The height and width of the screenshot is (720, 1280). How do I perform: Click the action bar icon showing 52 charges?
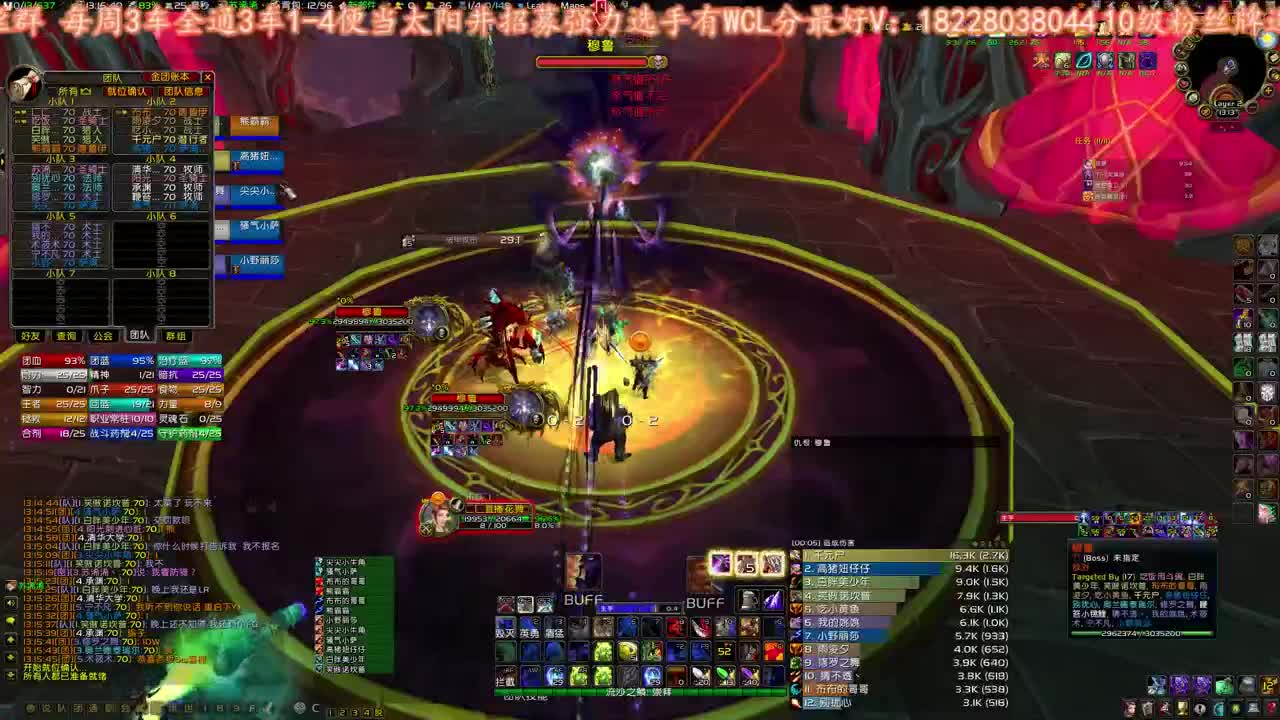pyautogui.click(x=724, y=651)
